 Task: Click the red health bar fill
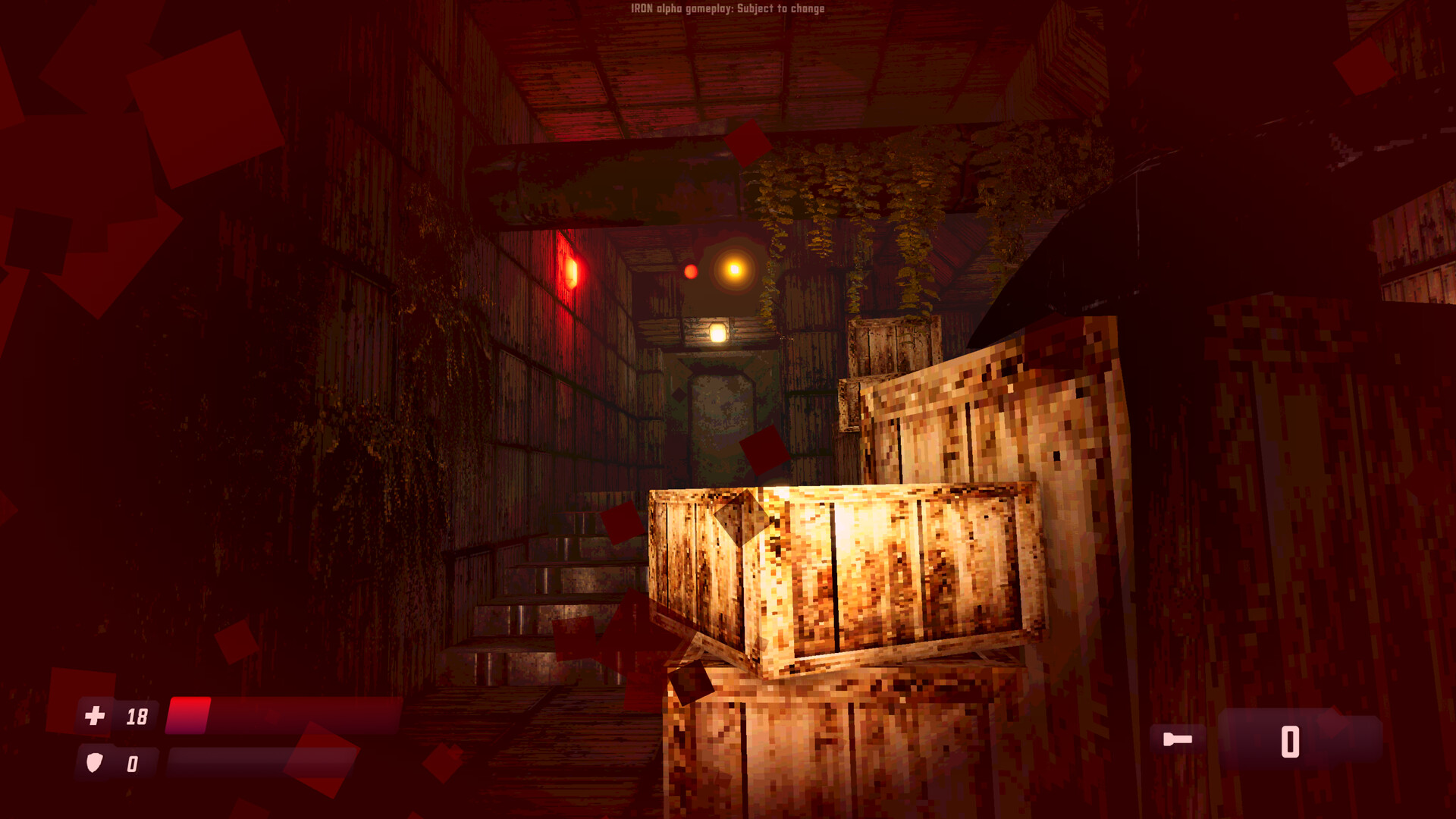tap(190, 713)
